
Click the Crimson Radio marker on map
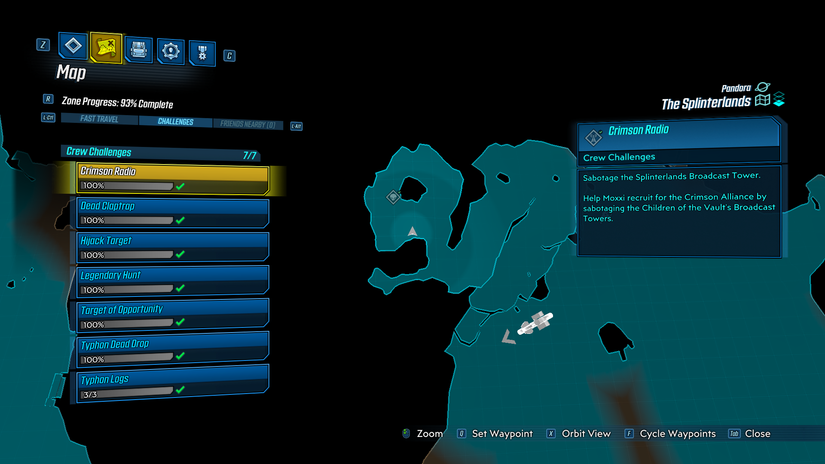click(x=394, y=197)
